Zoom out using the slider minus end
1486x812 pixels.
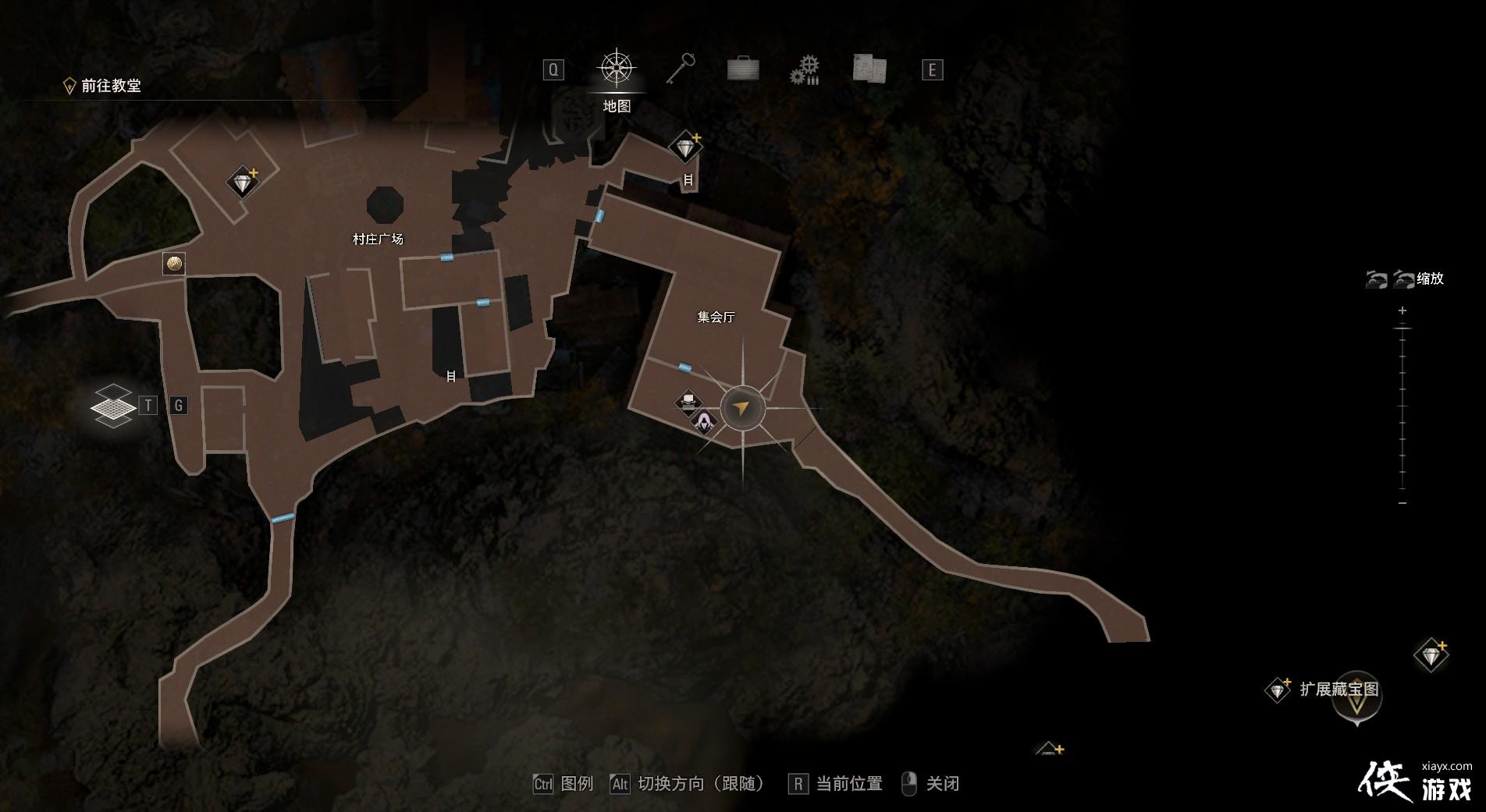pos(1402,503)
